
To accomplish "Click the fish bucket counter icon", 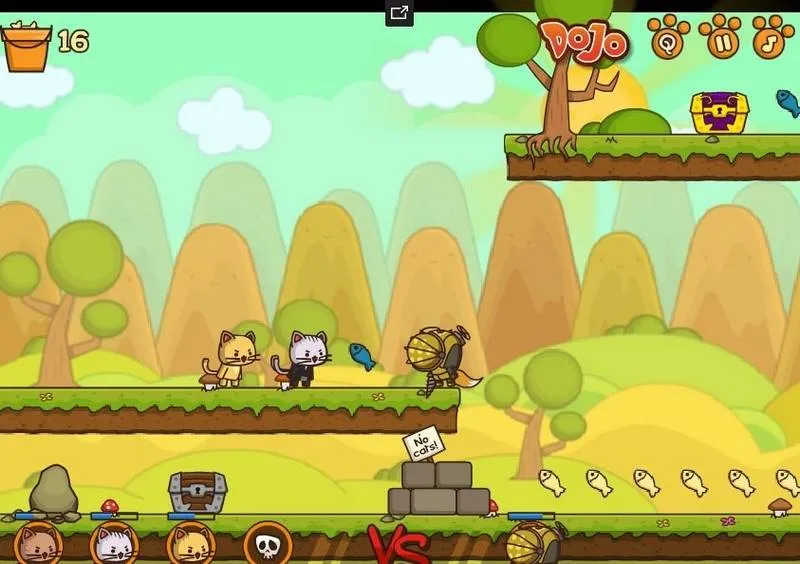I will tap(27, 45).
